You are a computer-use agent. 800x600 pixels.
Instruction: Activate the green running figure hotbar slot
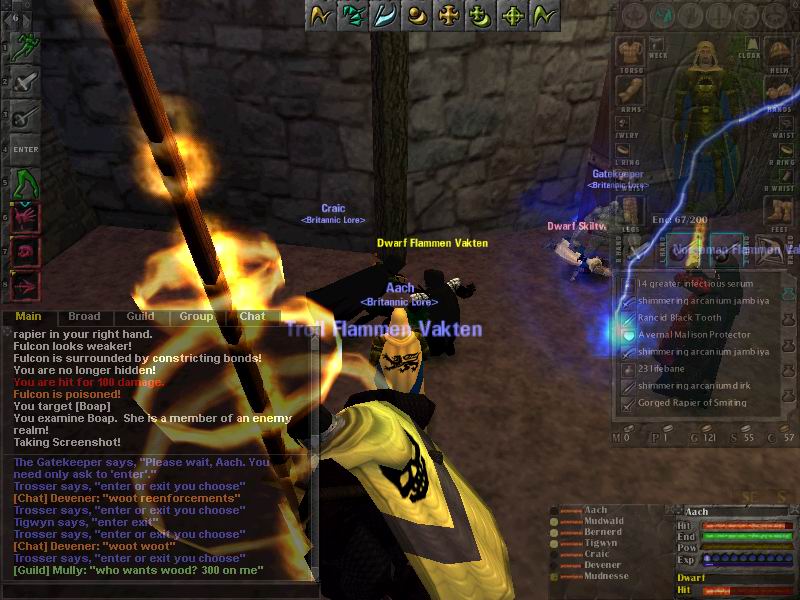pos(26,49)
